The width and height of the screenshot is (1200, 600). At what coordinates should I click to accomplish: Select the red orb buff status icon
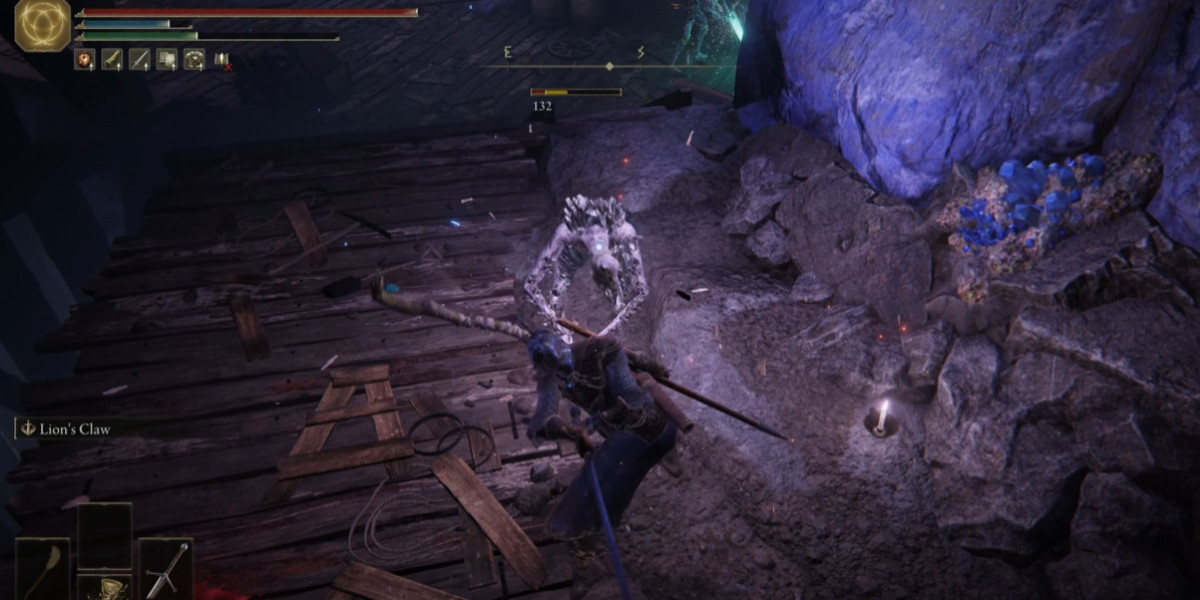click(x=84, y=60)
